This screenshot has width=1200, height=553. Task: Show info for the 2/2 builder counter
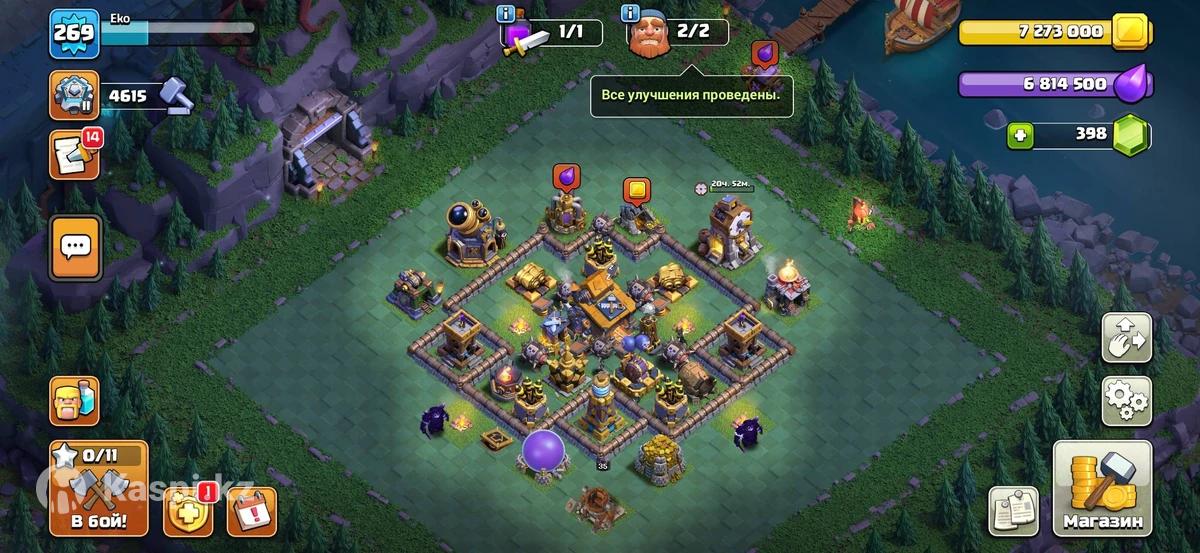630,14
